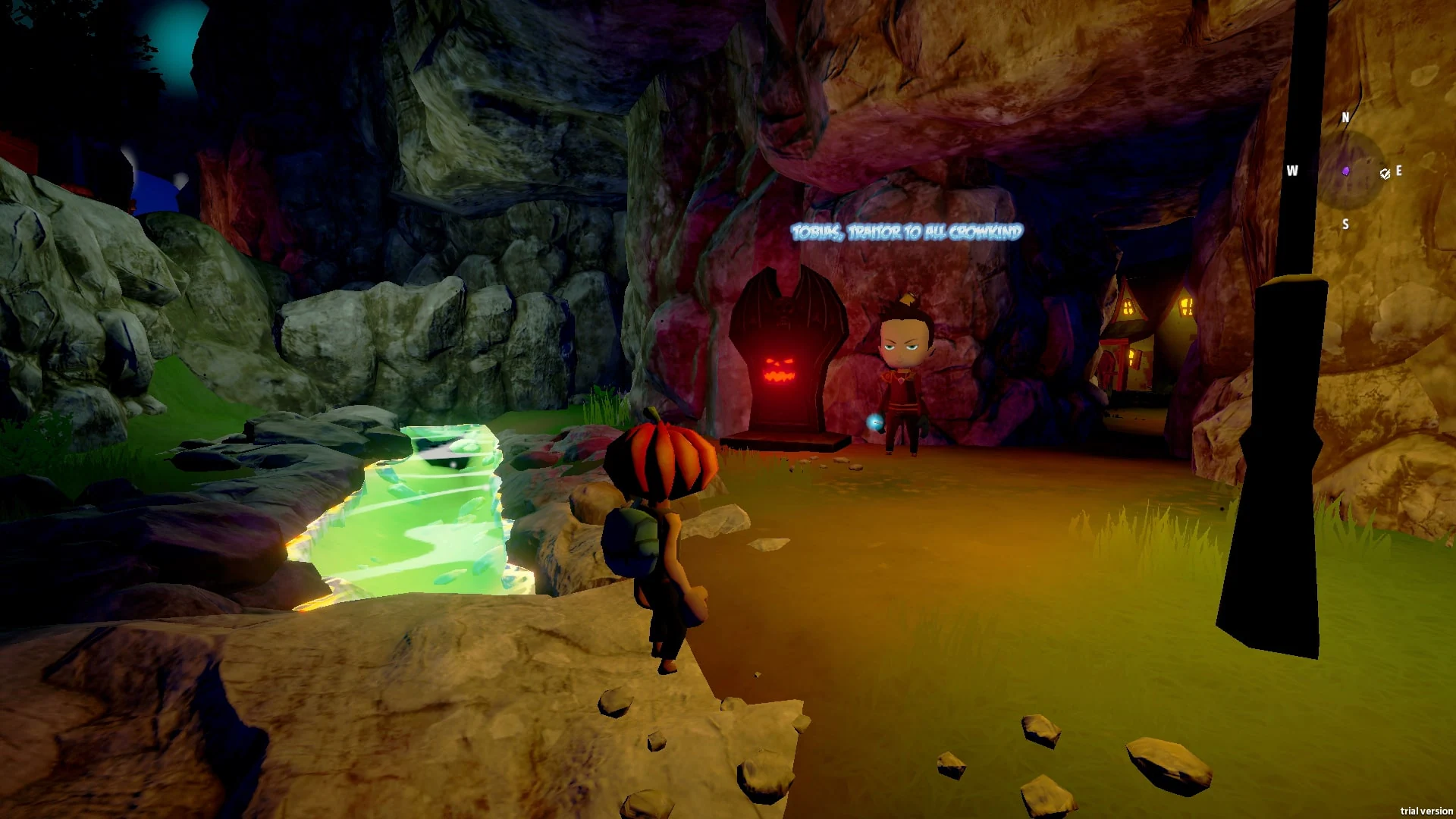Select the purple player marker on the minimap
Screen dimensions: 1456x819
point(1346,171)
